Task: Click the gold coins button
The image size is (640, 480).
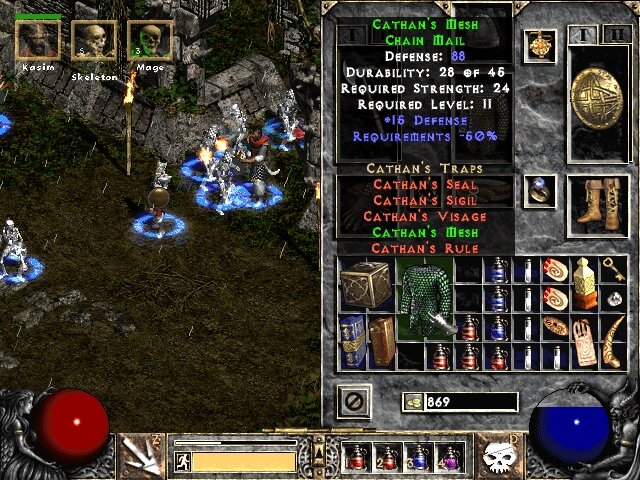Action: [x=411, y=402]
